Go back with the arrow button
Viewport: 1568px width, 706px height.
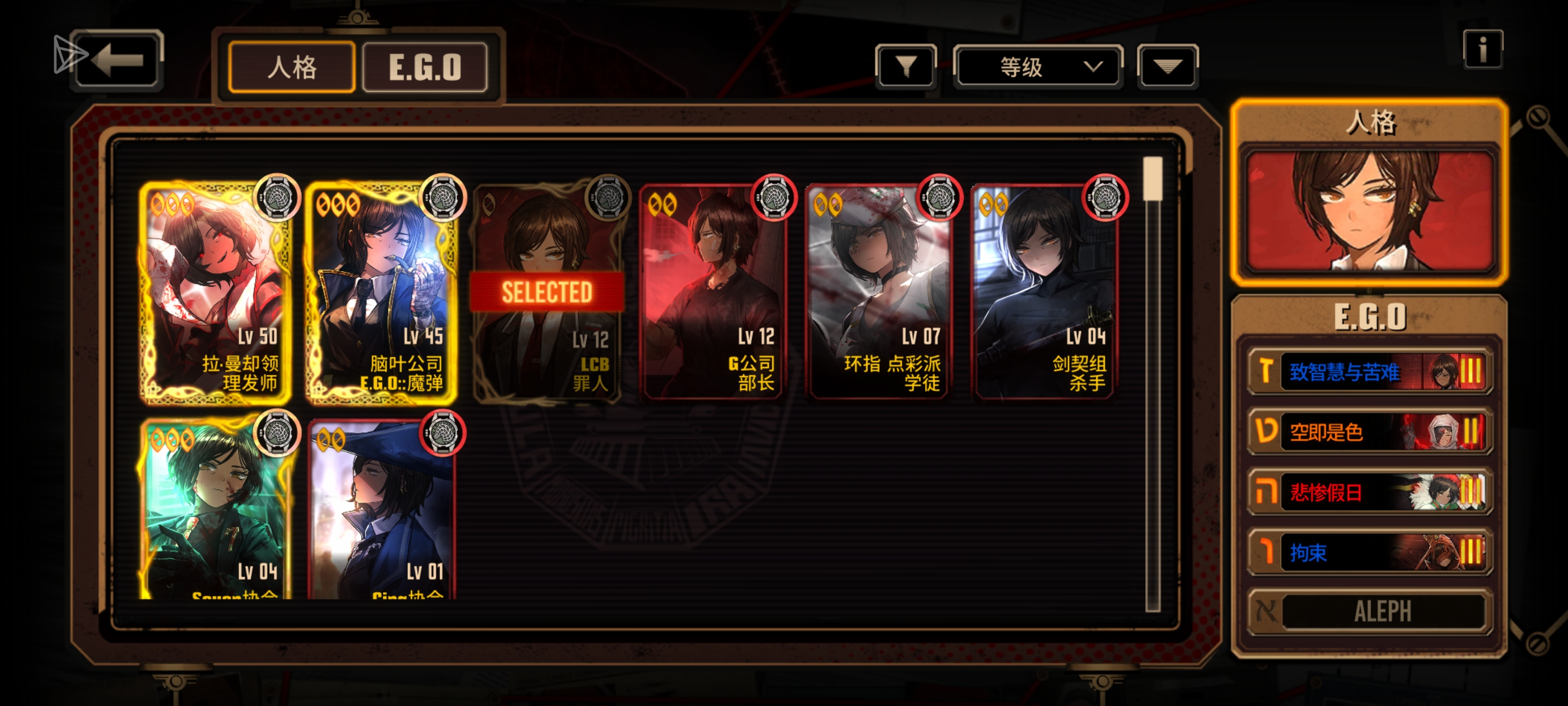click(118, 61)
